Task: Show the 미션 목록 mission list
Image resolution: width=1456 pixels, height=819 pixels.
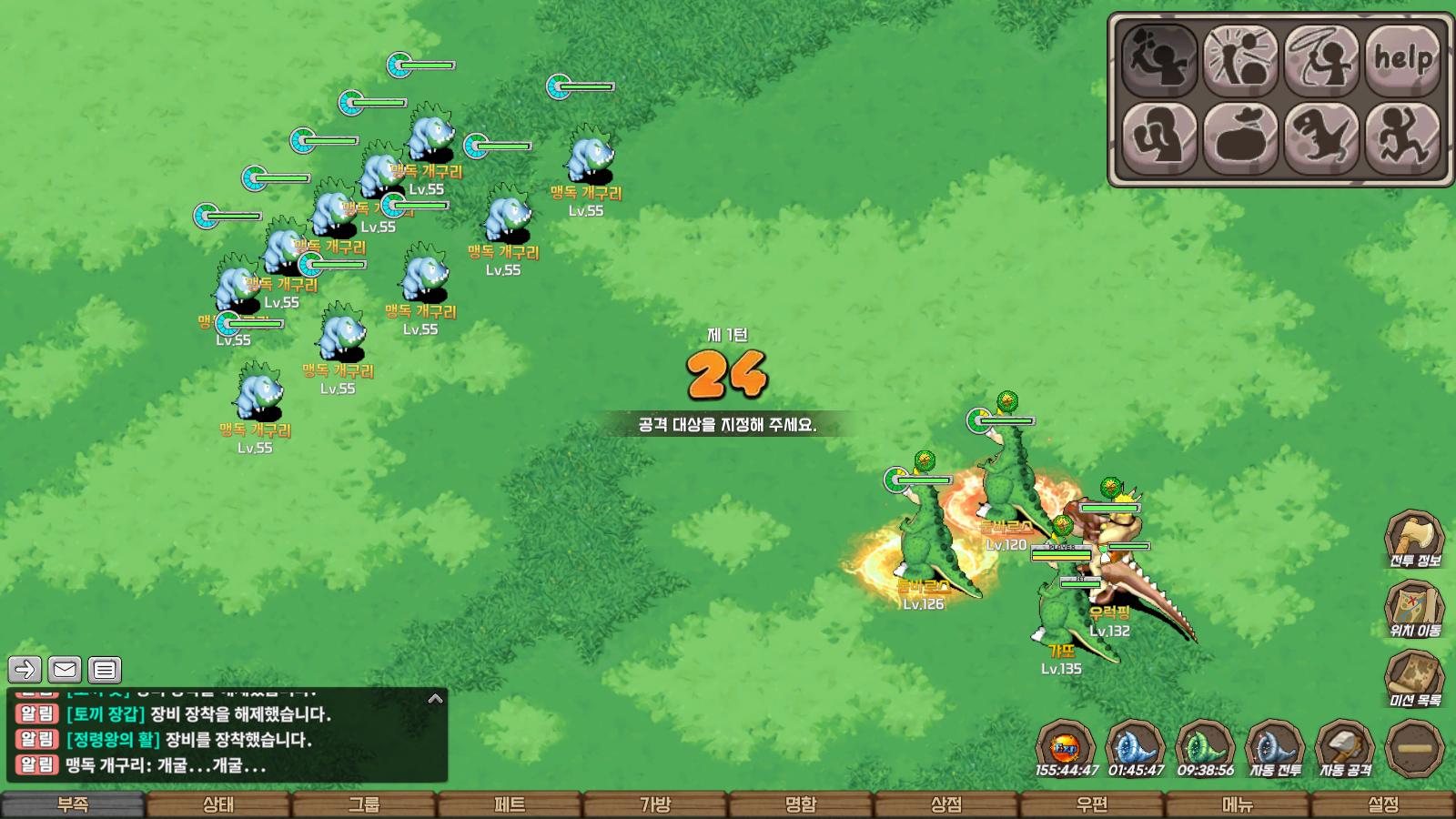Action: [1414, 679]
